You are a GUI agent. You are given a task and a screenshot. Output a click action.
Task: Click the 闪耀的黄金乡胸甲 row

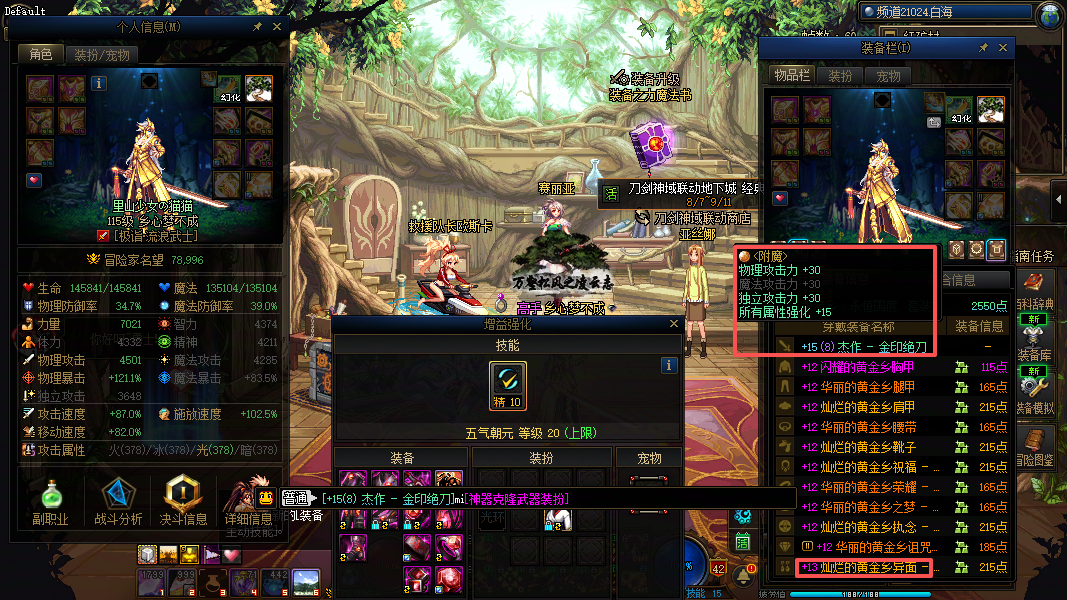tap(865, 367)
